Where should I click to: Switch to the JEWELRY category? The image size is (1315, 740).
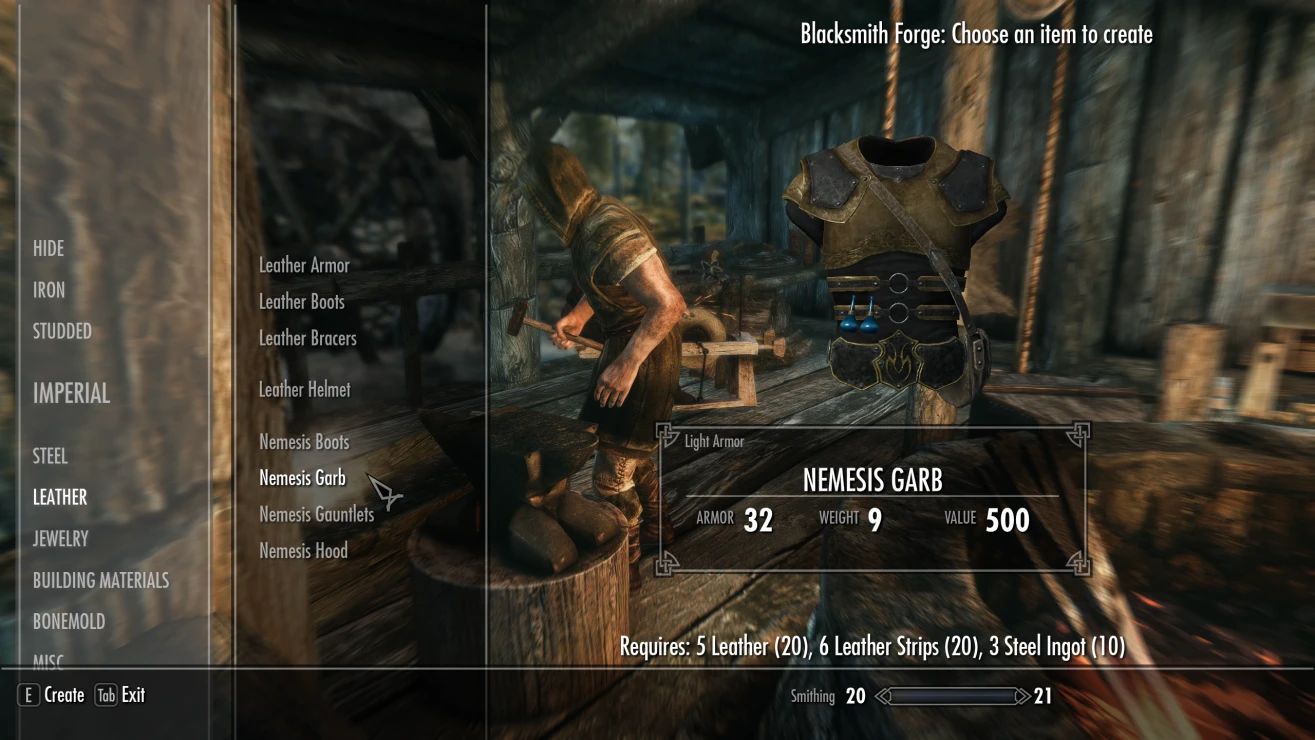[x=59, y=538]
